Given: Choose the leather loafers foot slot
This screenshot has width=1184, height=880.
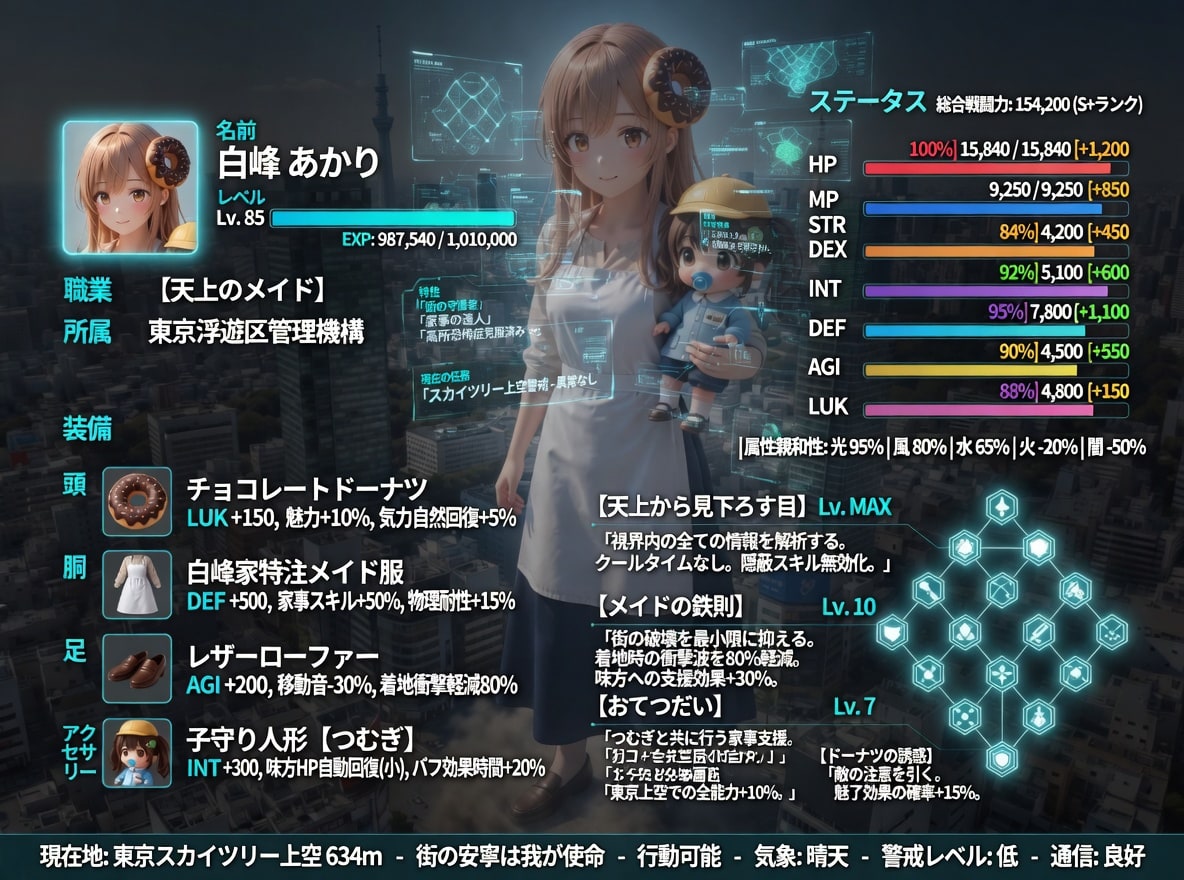Looking at the screenshot, I should [x=137, y=667].
